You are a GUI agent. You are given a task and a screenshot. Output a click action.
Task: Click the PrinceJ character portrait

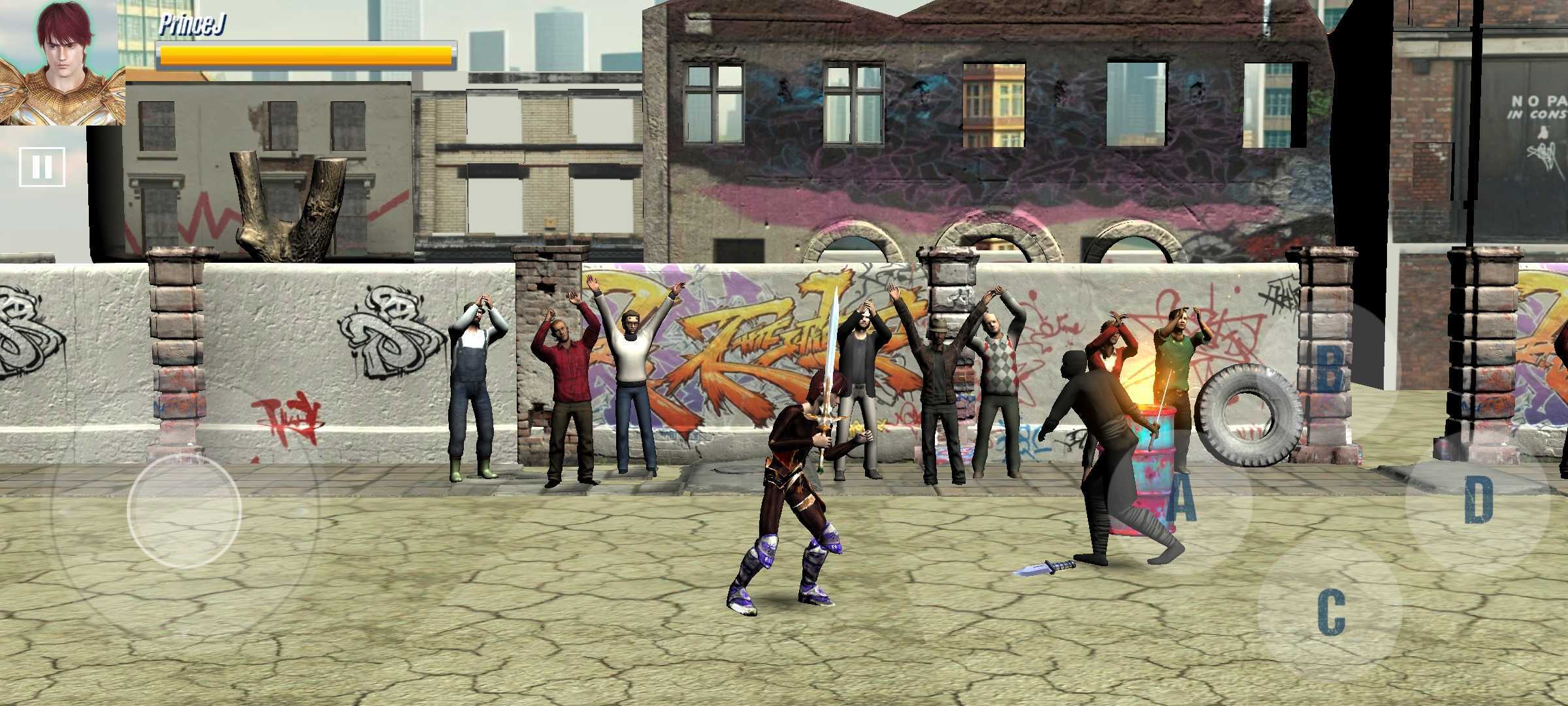(62, 62)
